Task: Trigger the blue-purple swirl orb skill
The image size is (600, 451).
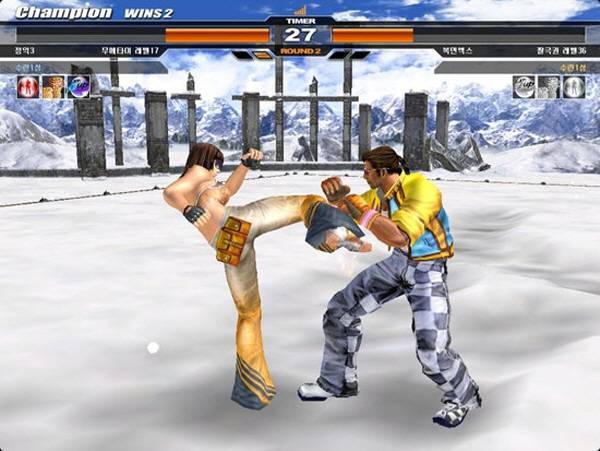Action: [78, 87]
